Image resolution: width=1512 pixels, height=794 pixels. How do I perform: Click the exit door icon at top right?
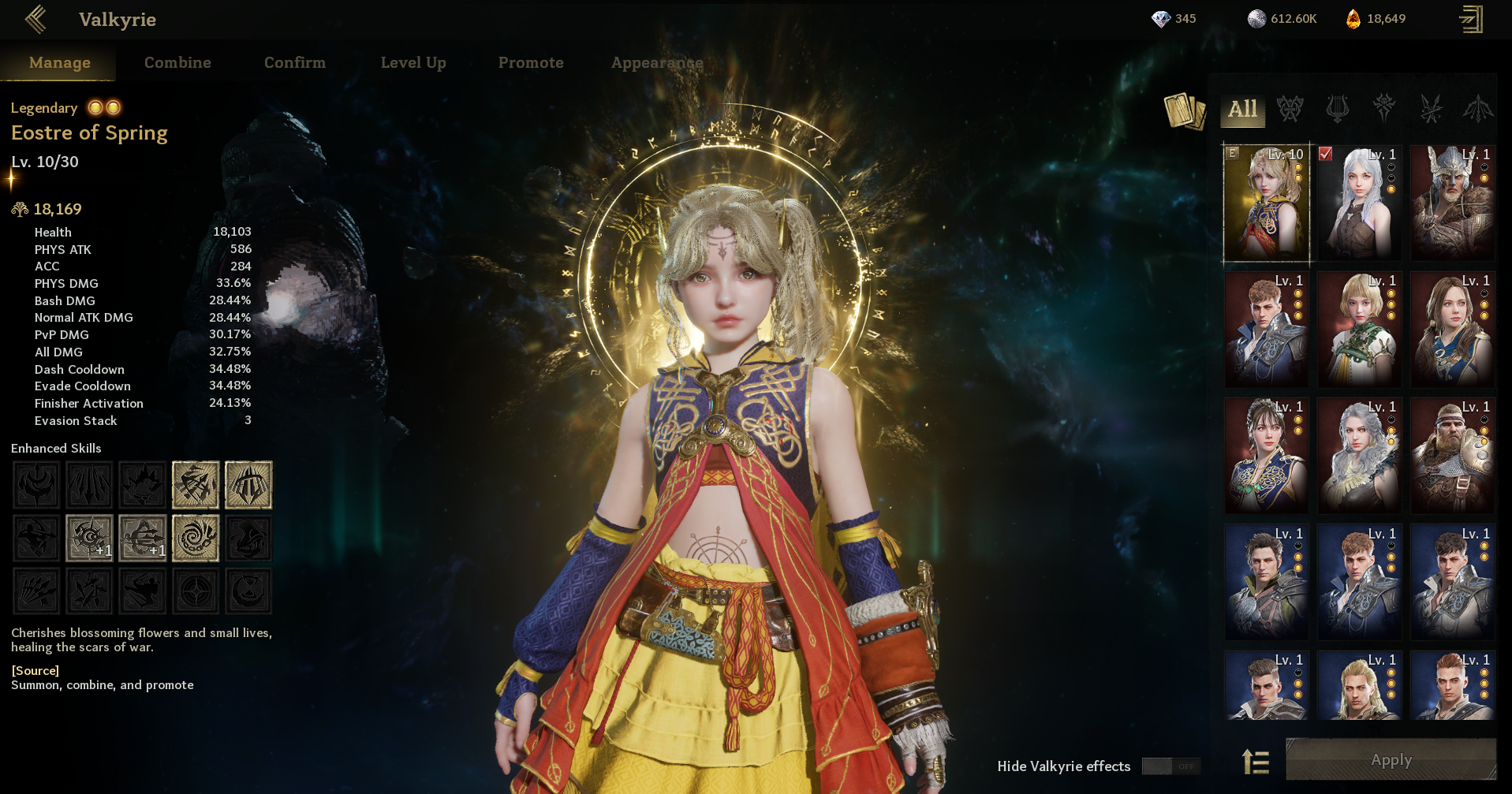pos(1471,19)
